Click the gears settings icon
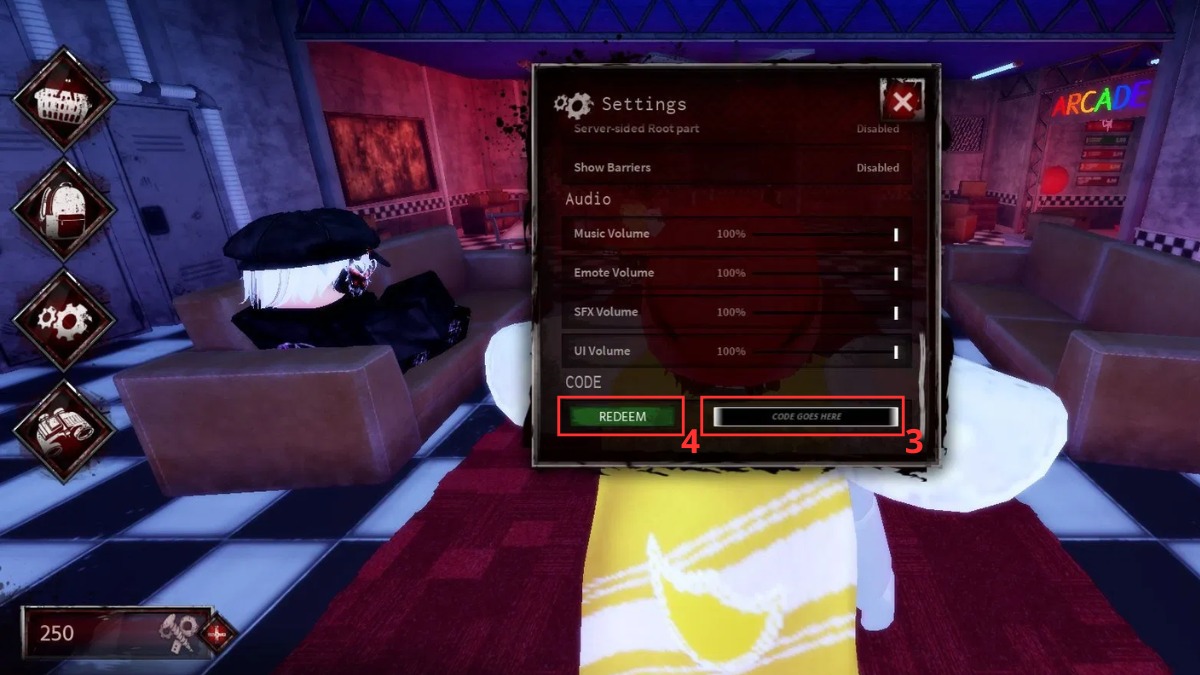The width and height of the screenshot is (1200, 675). click(63, 319)
